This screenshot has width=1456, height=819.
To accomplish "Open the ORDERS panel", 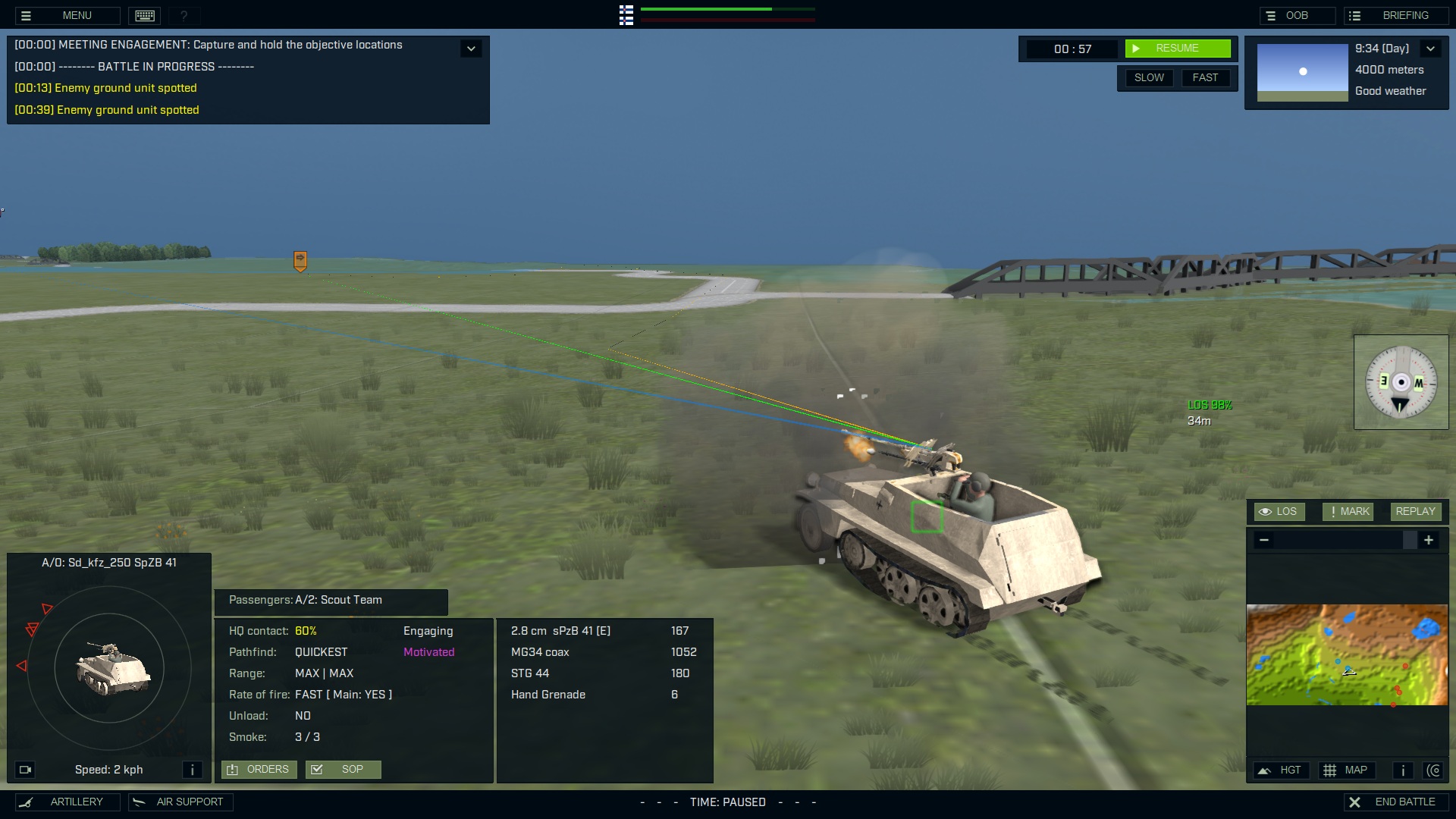I will click(x=259, y=769).
